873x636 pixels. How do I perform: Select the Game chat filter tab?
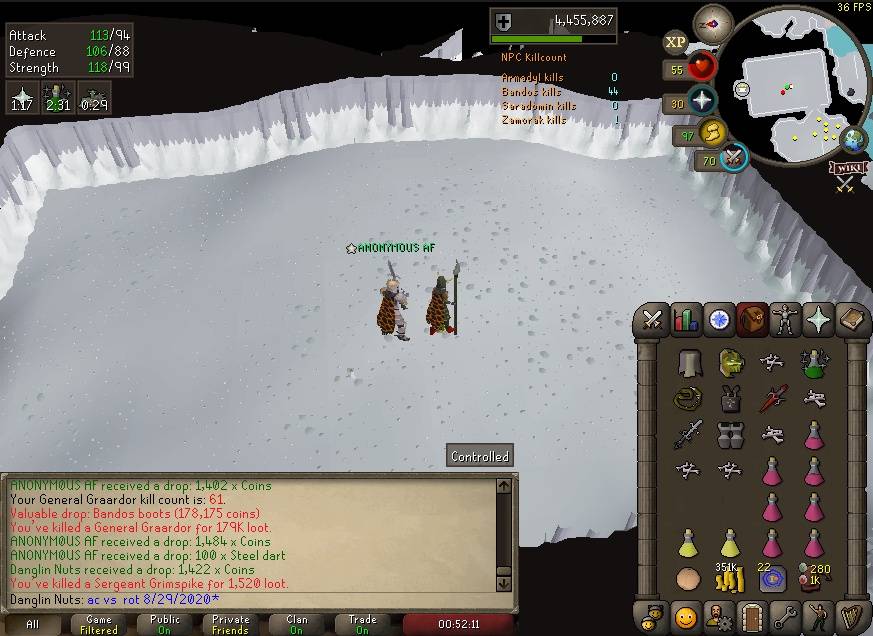point(99,624)
